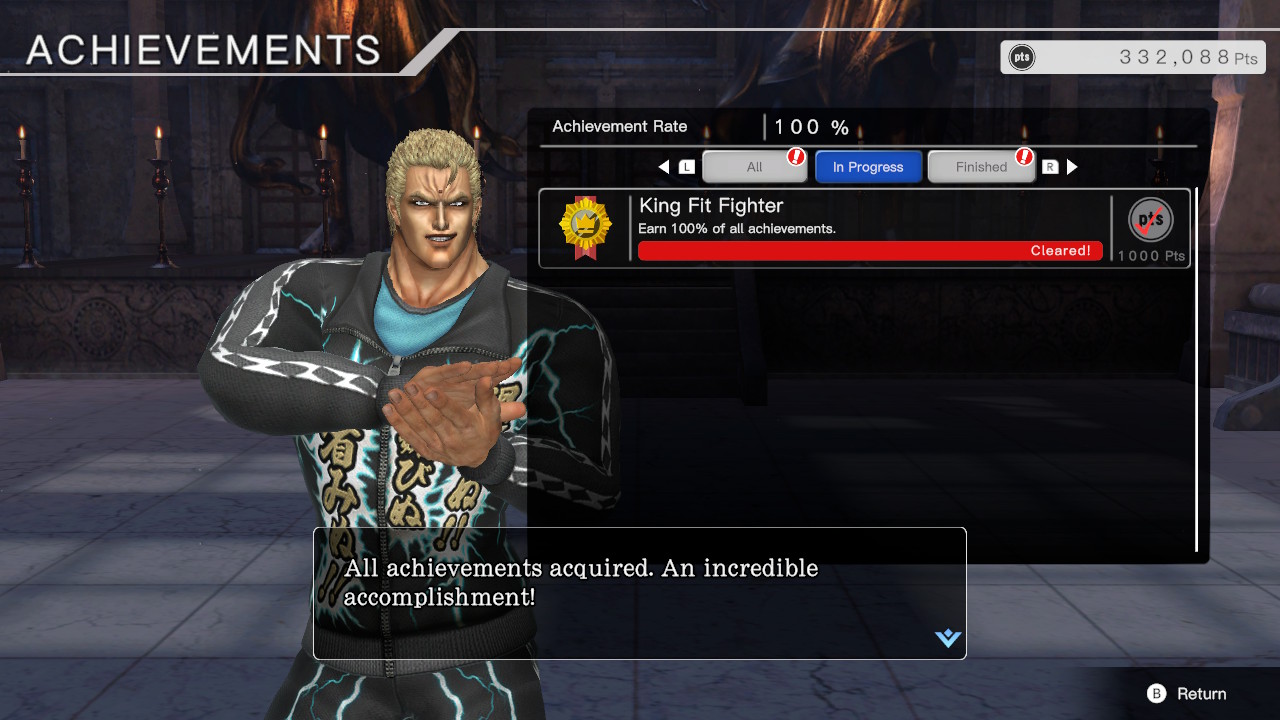Select the In Progress tab

868,167
